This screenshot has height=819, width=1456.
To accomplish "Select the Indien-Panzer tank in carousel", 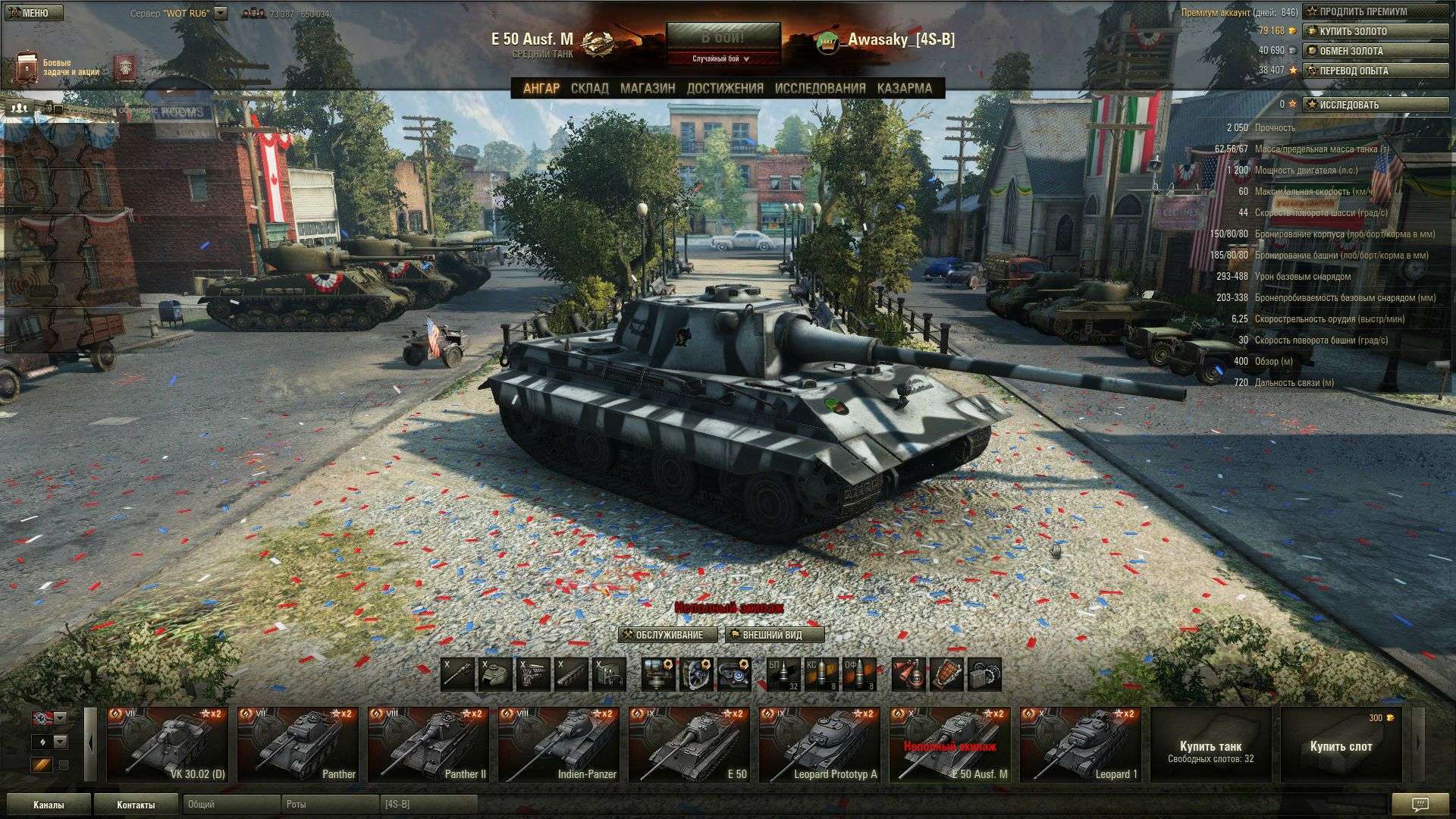I will pos(558,745).
